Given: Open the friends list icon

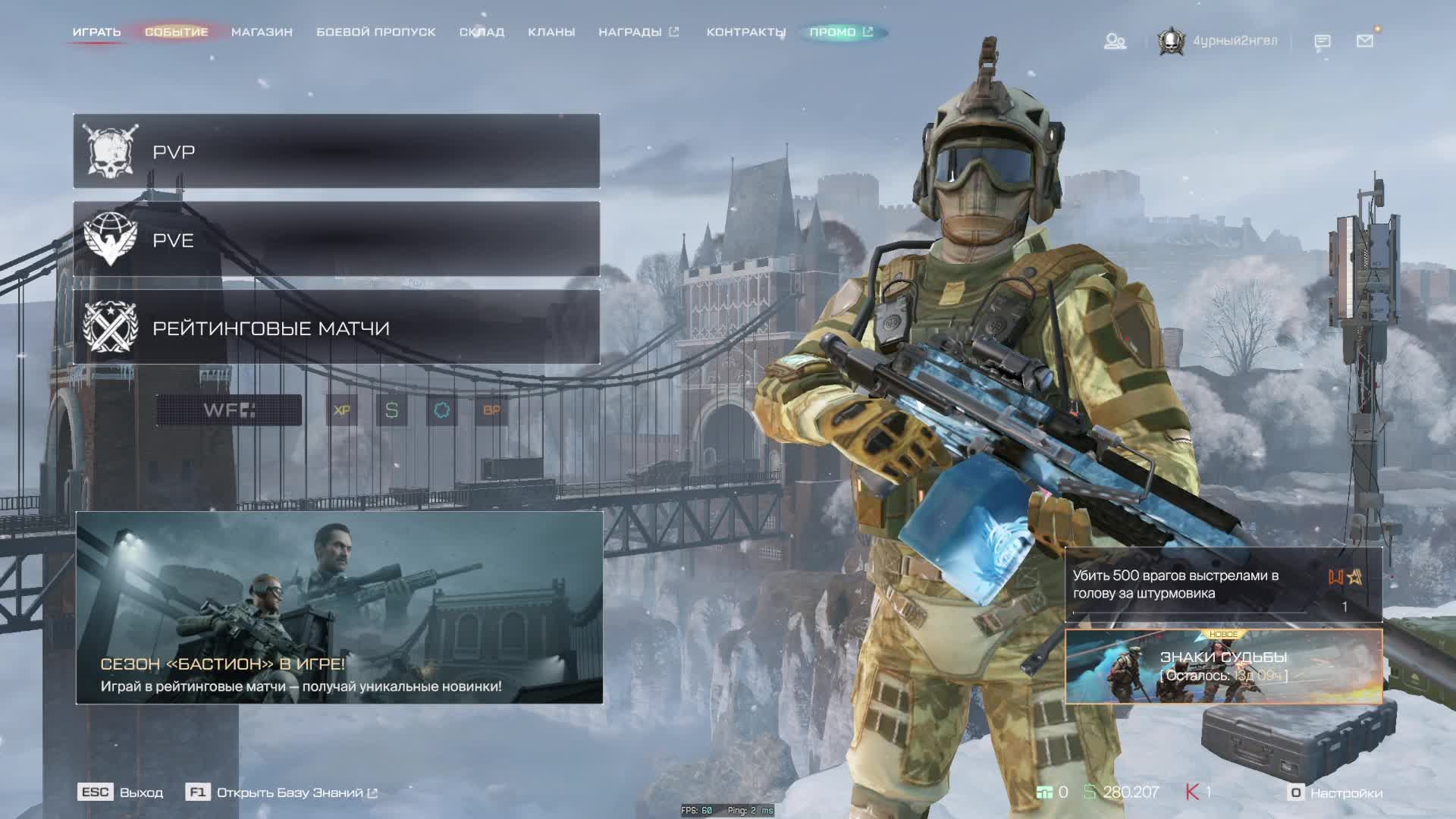Looking at the screenshot, I should click(x=1115, y=41).
